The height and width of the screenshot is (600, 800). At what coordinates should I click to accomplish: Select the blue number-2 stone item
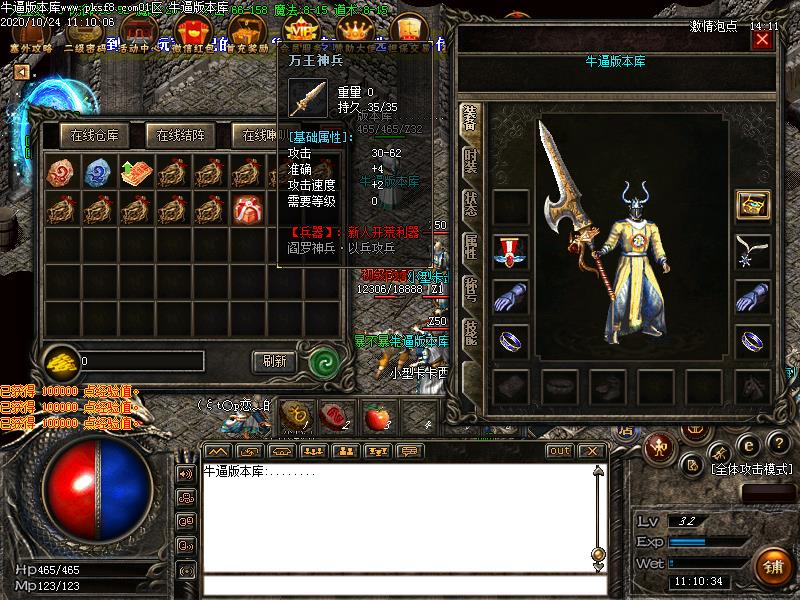point(98,171)
